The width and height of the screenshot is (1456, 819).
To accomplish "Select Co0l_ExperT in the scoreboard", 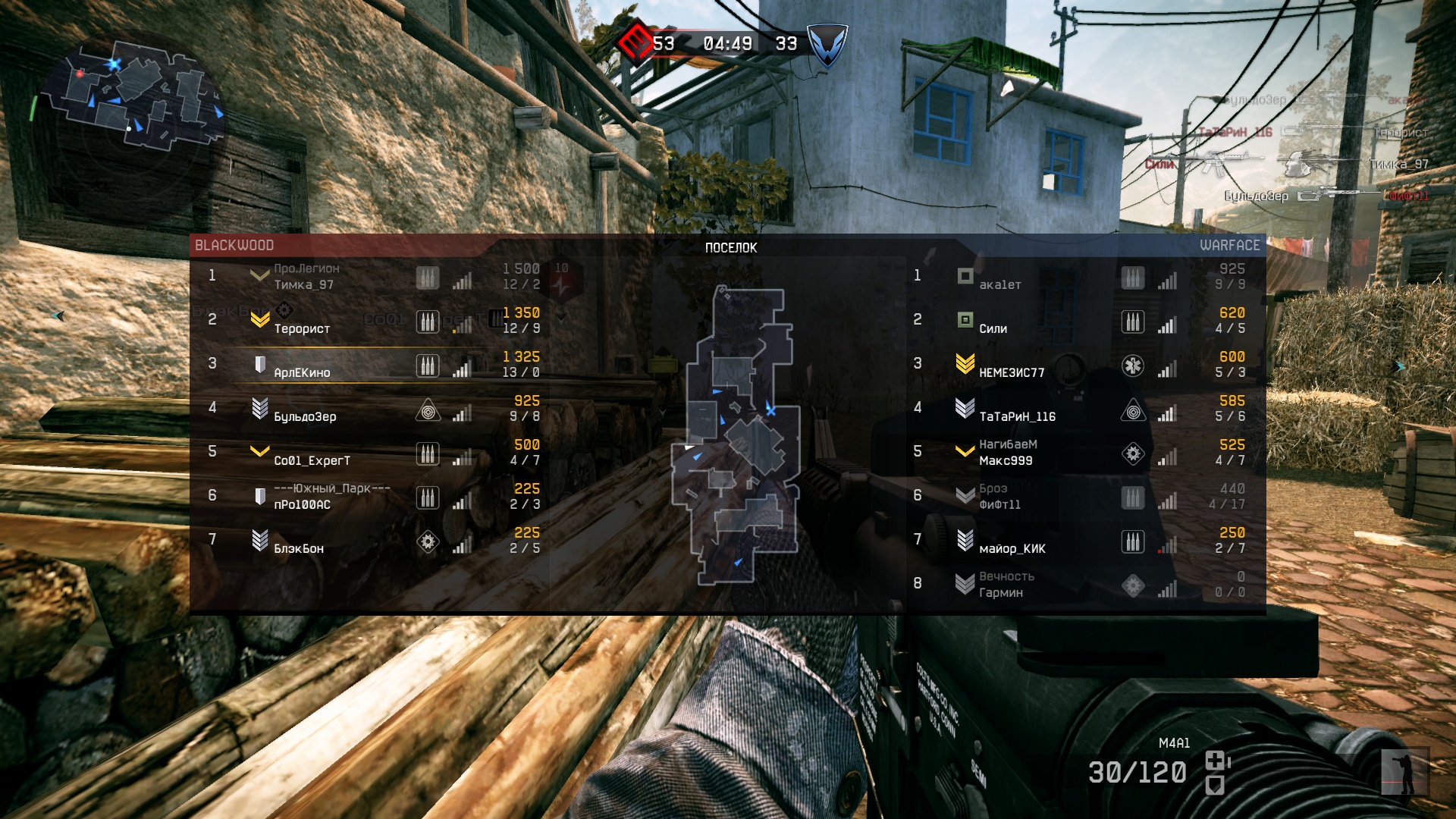I will pos(312,461).
